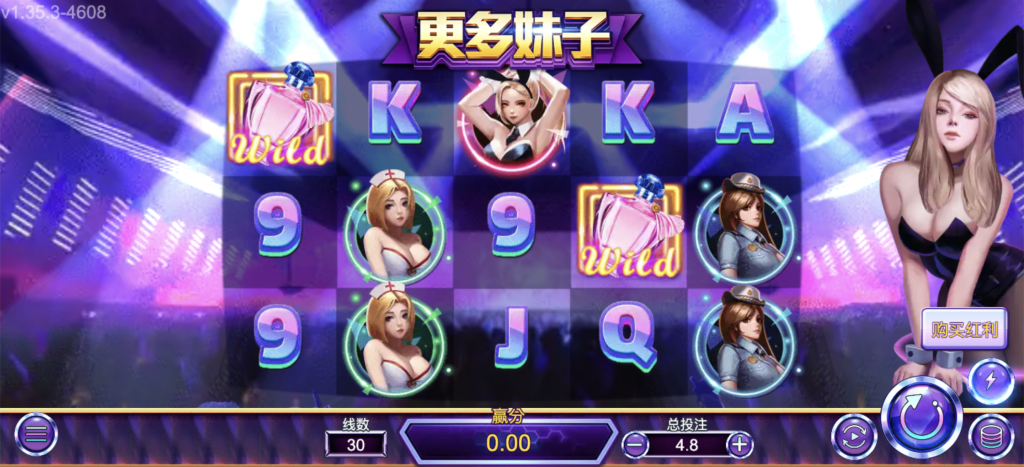This screenshot has height=467, width=1024.
Task: Activate the lightning bolt turbo button
Action: (990, 380)
